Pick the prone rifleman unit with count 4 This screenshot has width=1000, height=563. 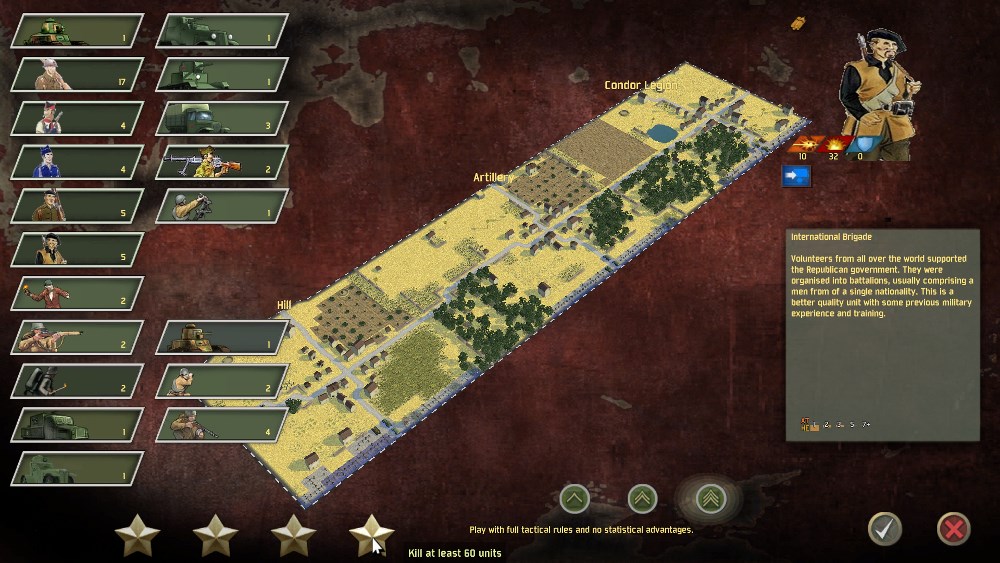tap(222, 425)
